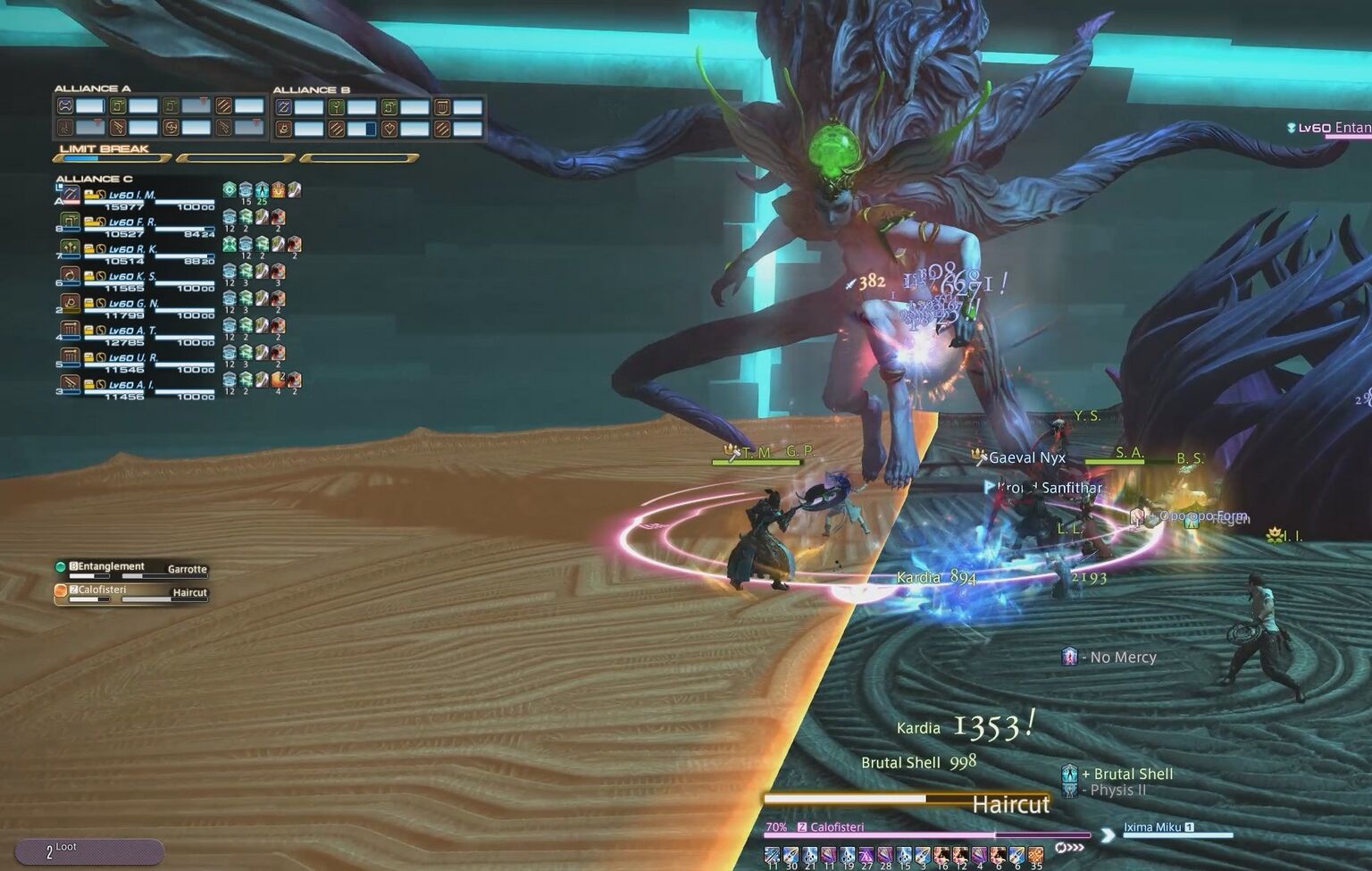The width and height of the screenshot is (1372, 871).
Task: Pick party member A. T. from party list
Action: (x=134, y=331)
